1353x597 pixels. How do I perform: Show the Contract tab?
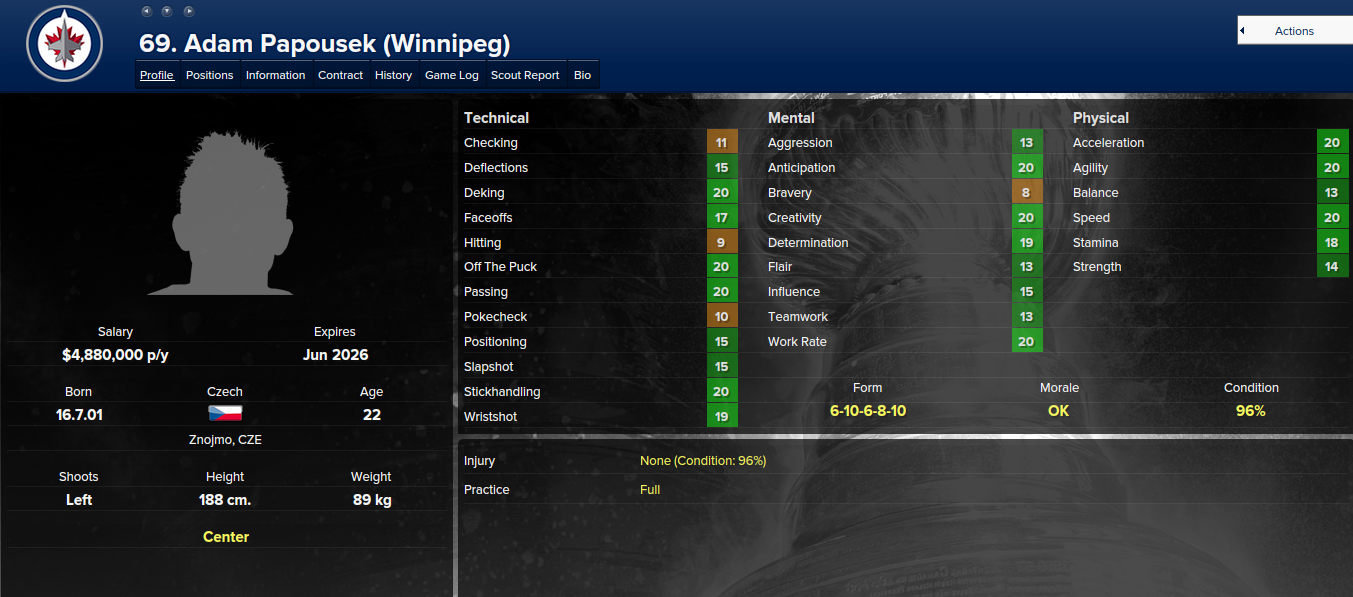[x=340, y=75]
